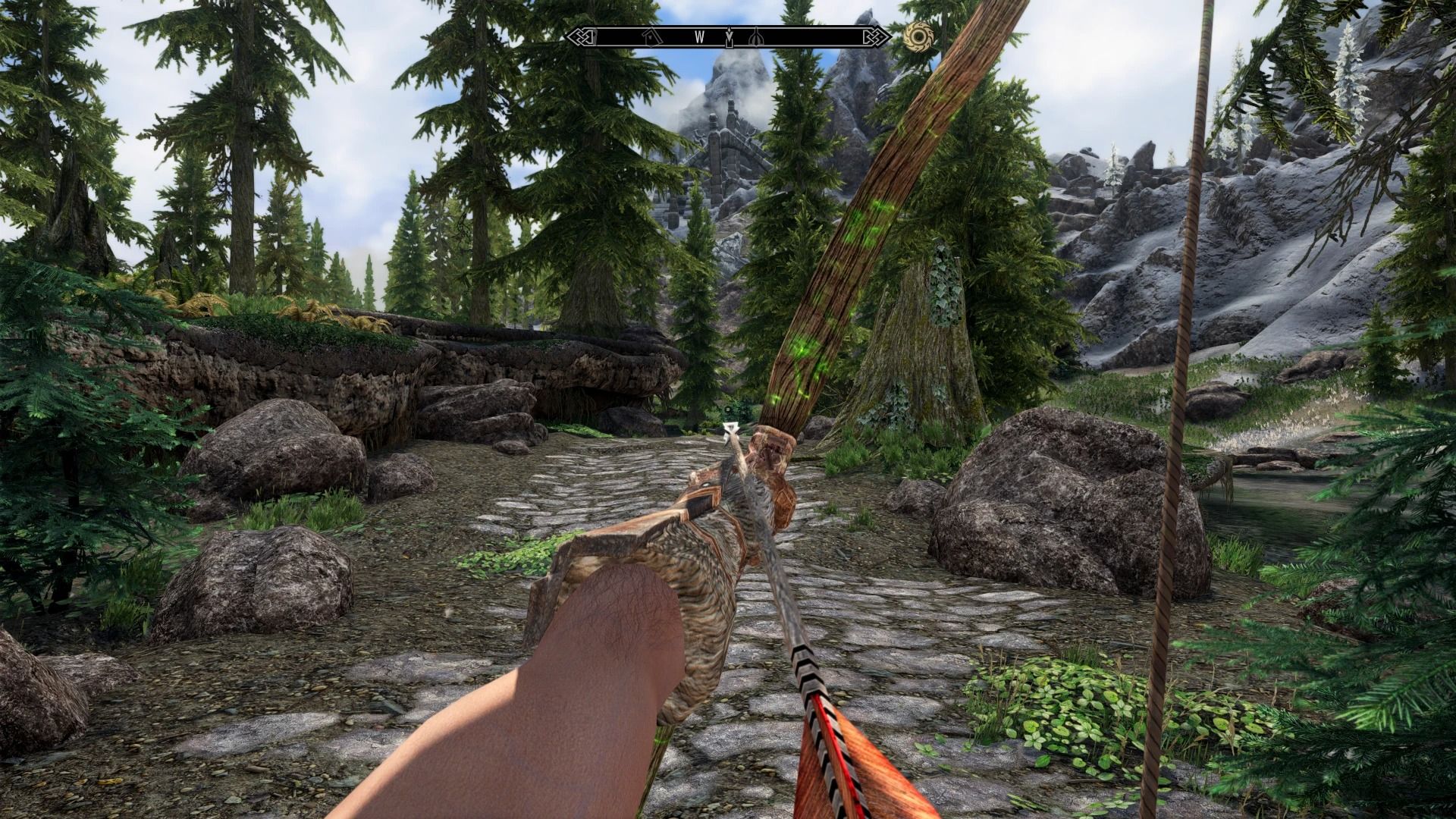Click the crosshair reticle in screen center
1456x819 pixels.
point(728,409)
